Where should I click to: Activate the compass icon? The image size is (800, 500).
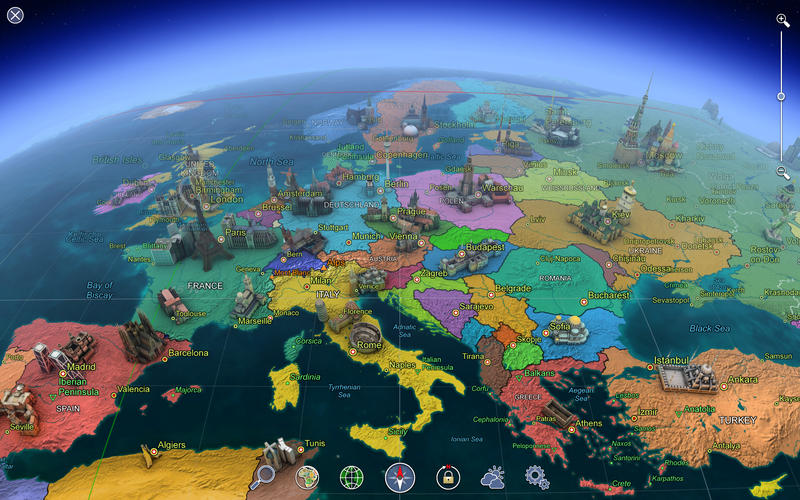[399, 478]
